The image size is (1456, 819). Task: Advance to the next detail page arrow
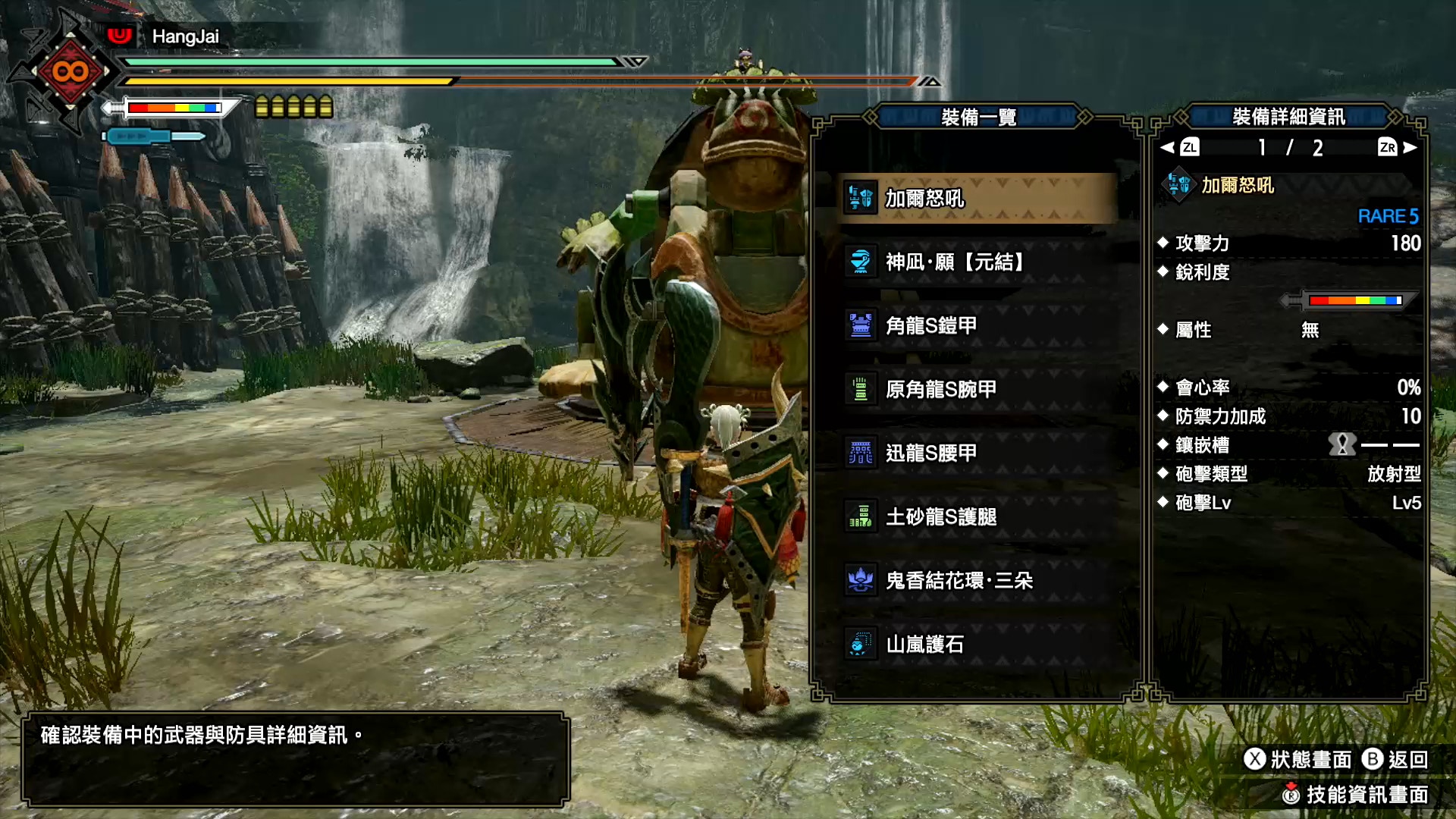click(1398, 147)
